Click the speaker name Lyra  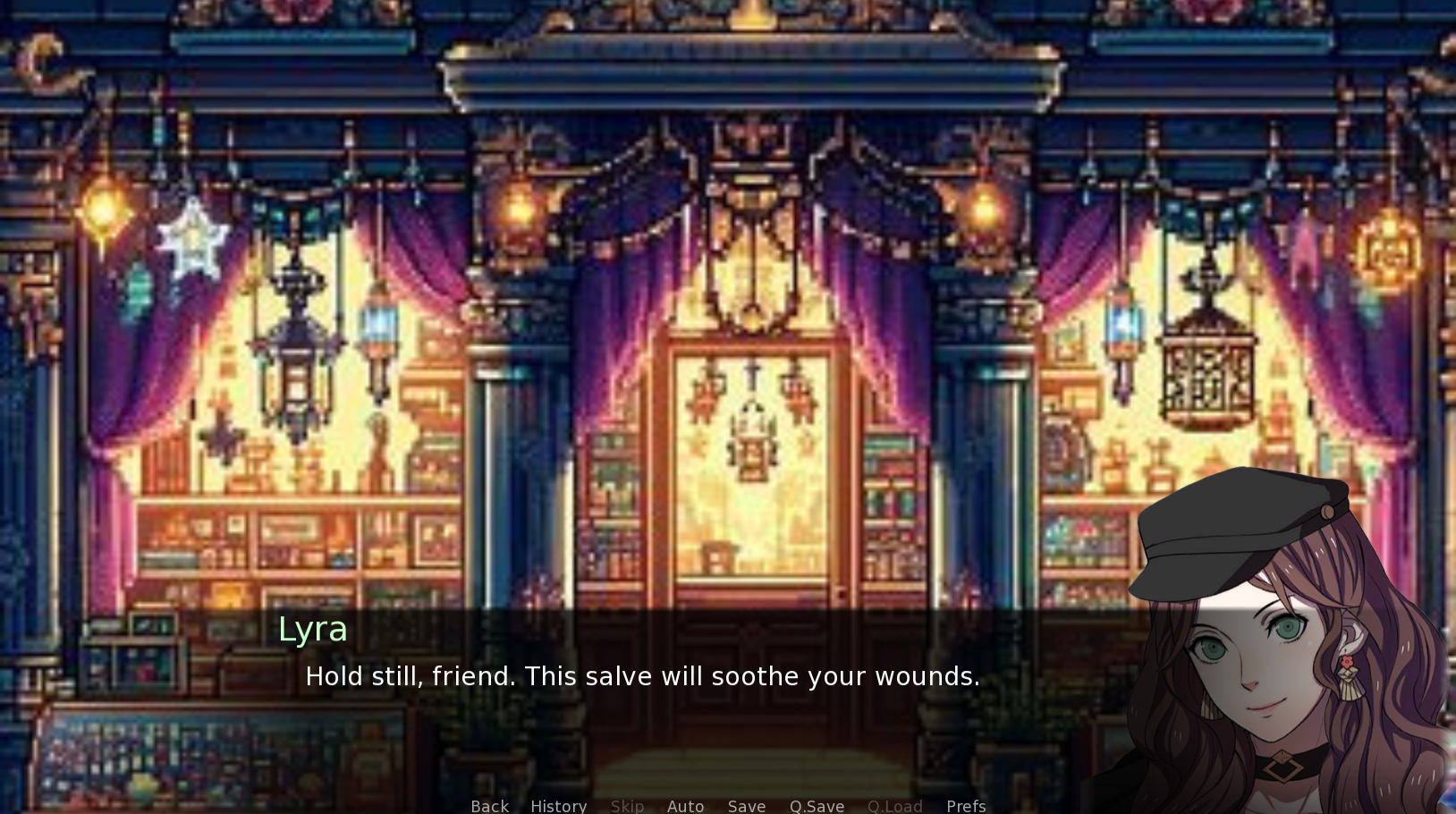tap(311, 629)
